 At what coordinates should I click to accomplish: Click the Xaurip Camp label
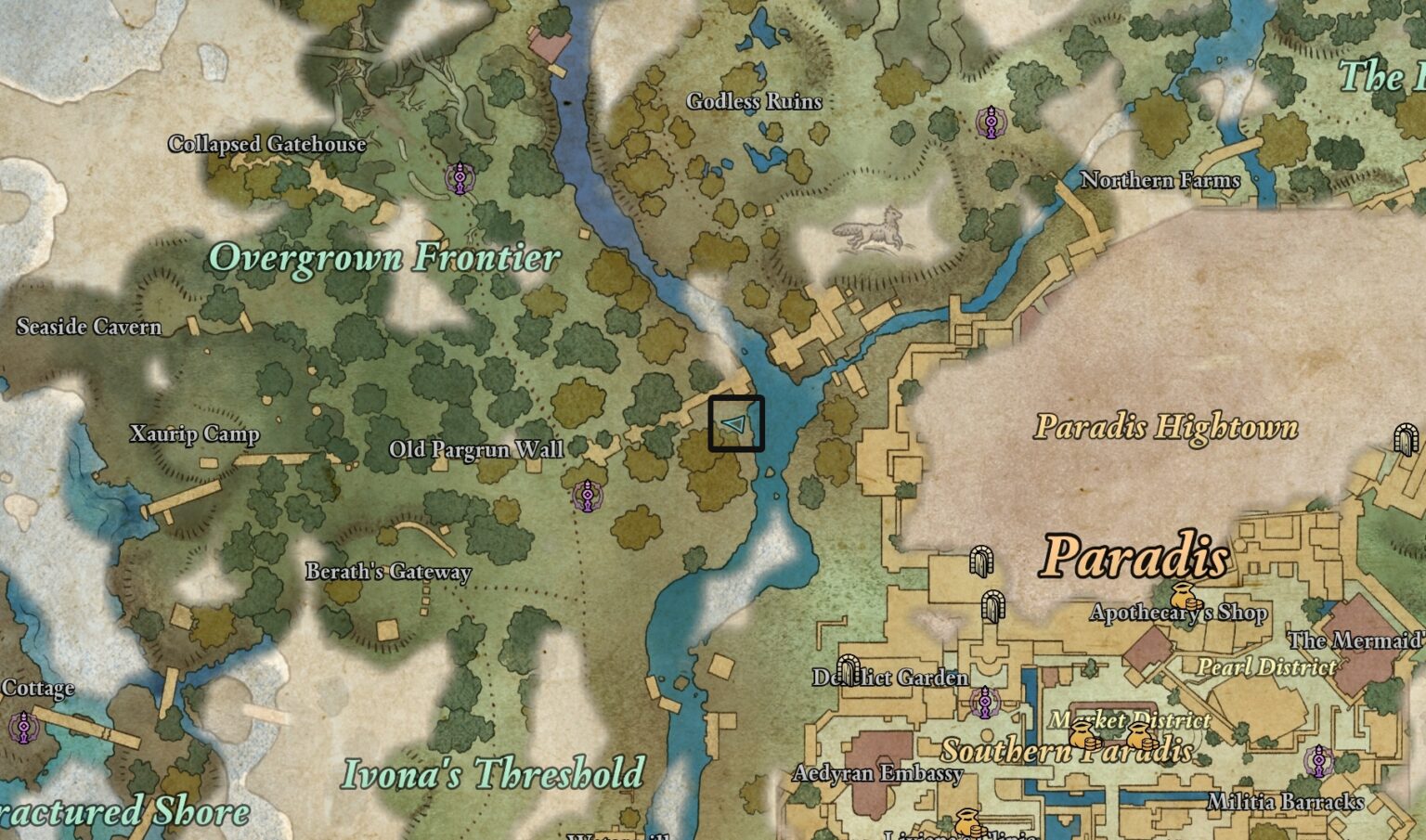click(193, 433)
